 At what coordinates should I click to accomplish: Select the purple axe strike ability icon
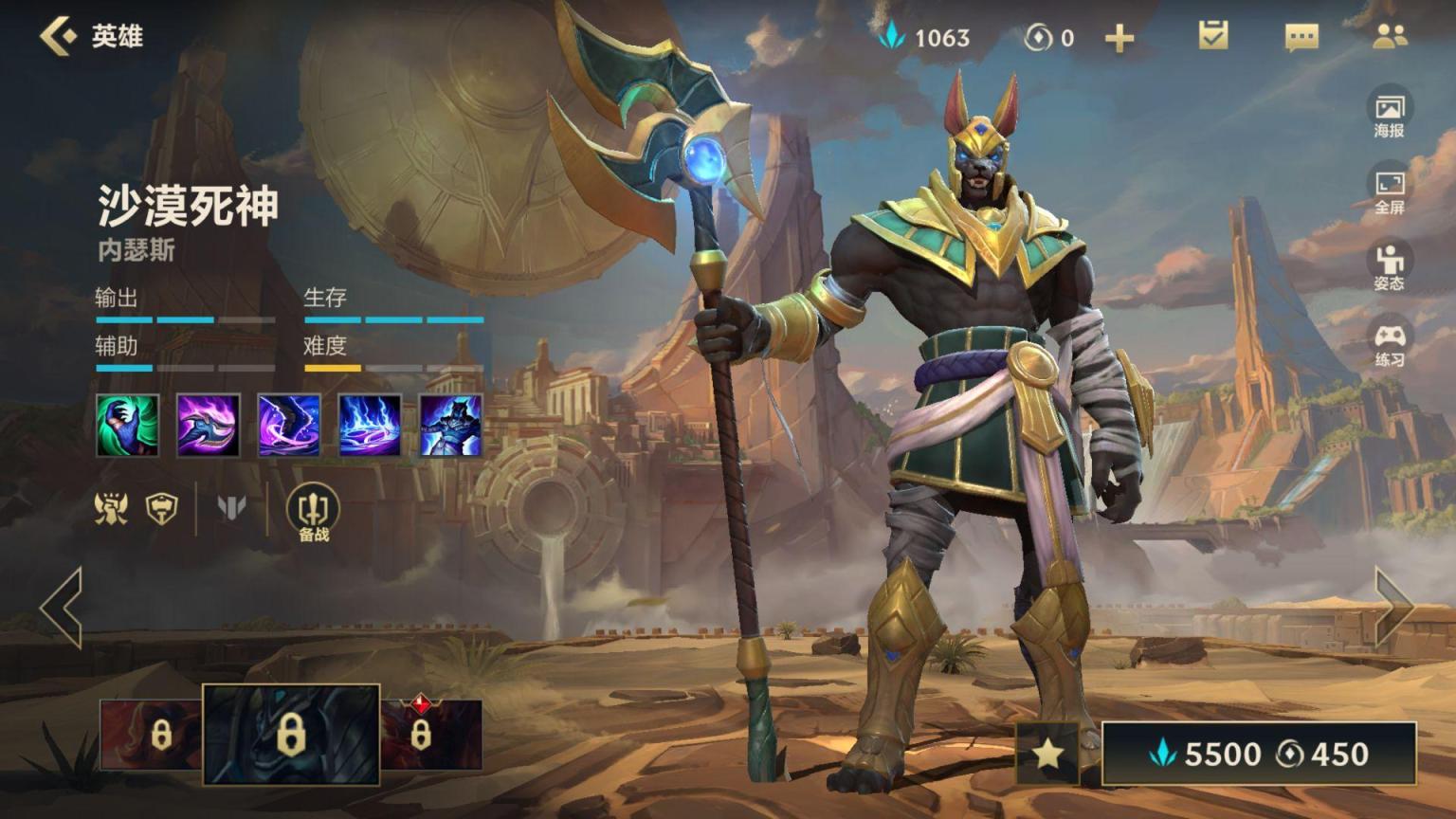[209, 426]
